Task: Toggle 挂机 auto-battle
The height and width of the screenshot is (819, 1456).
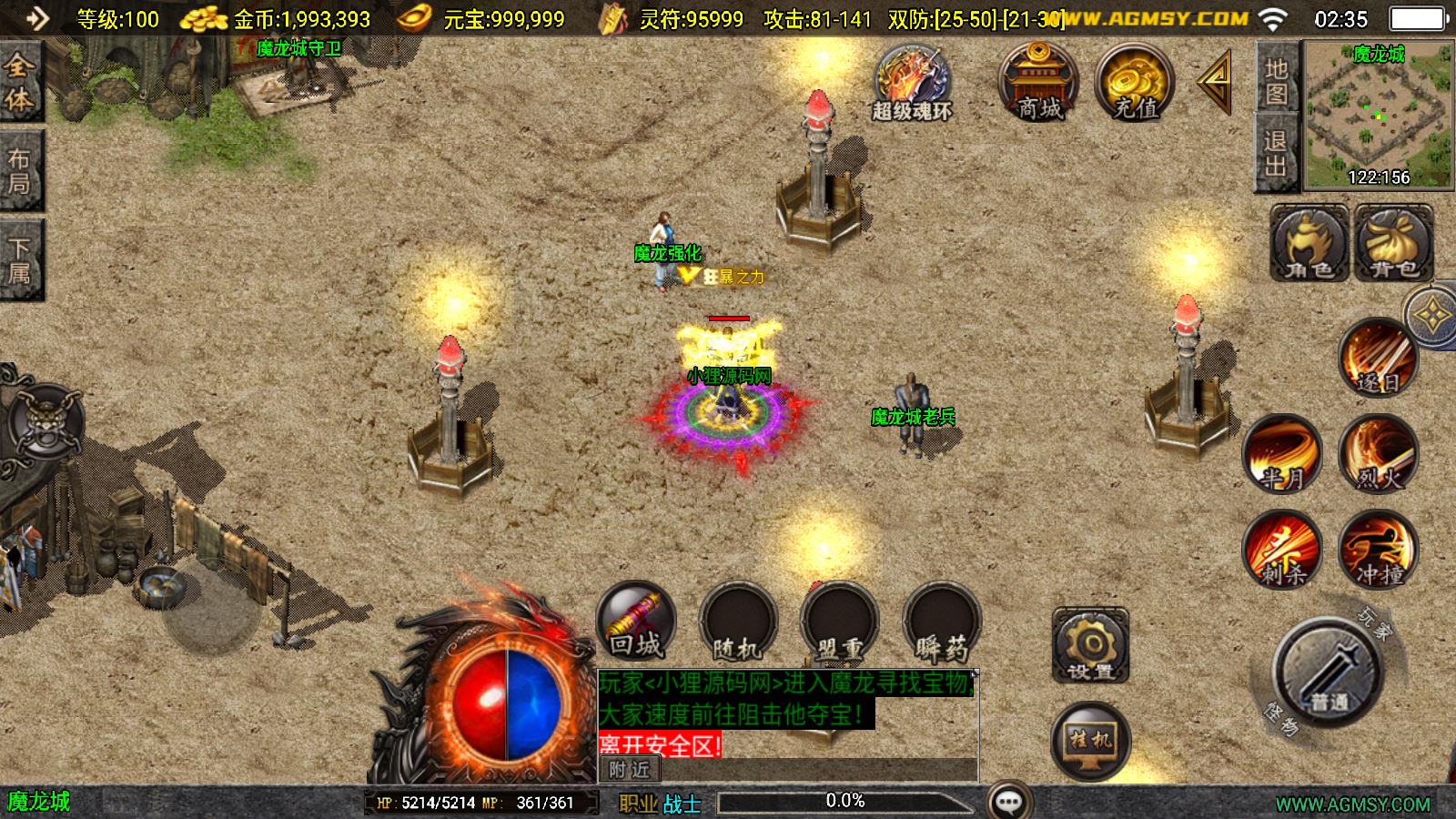Action: click(1090, 741)
